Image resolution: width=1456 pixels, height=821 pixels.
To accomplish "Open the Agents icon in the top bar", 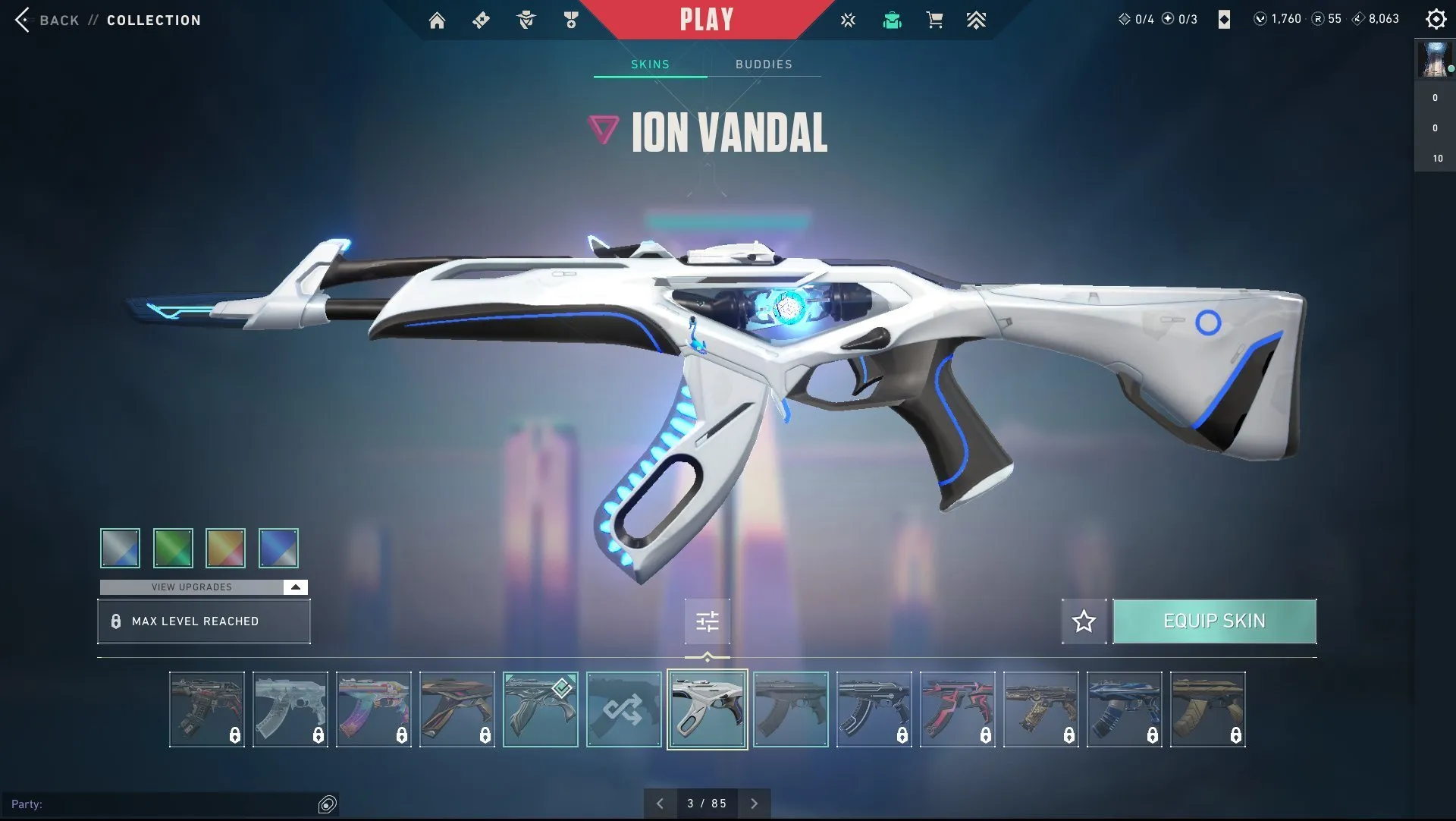I will click(526, 20).
